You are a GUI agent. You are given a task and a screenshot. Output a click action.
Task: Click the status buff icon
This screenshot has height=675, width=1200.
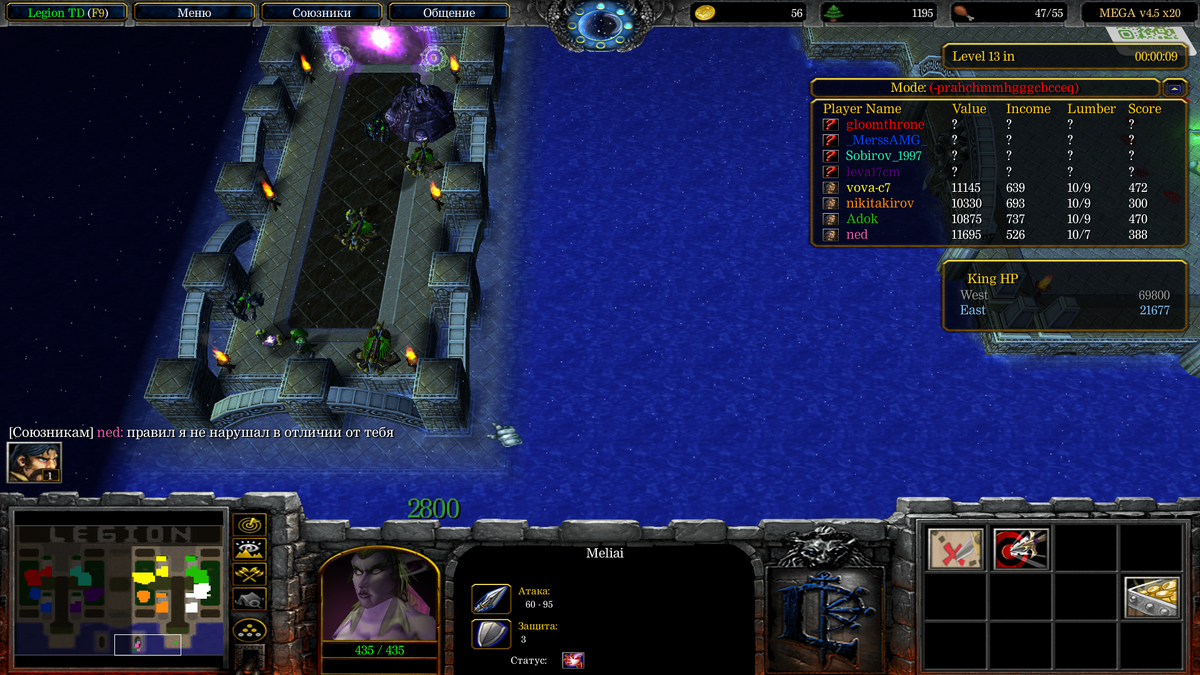[x=573, y=660]
